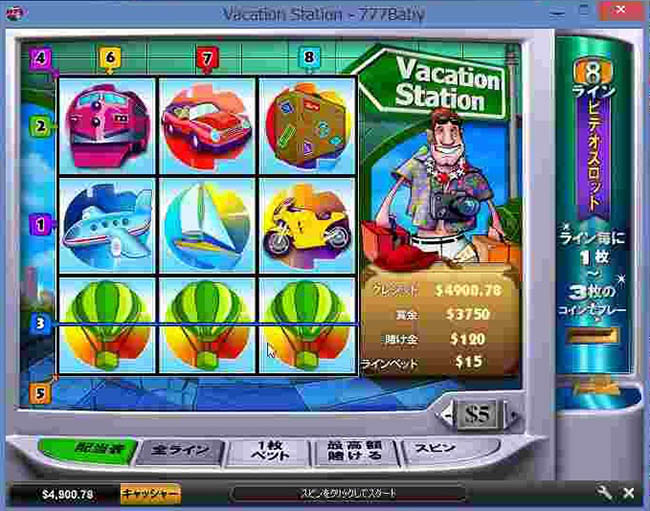The height and width of the screenshot is (511, 650).
Task: Close the game with bottom X icon
Action: point(628,494)
